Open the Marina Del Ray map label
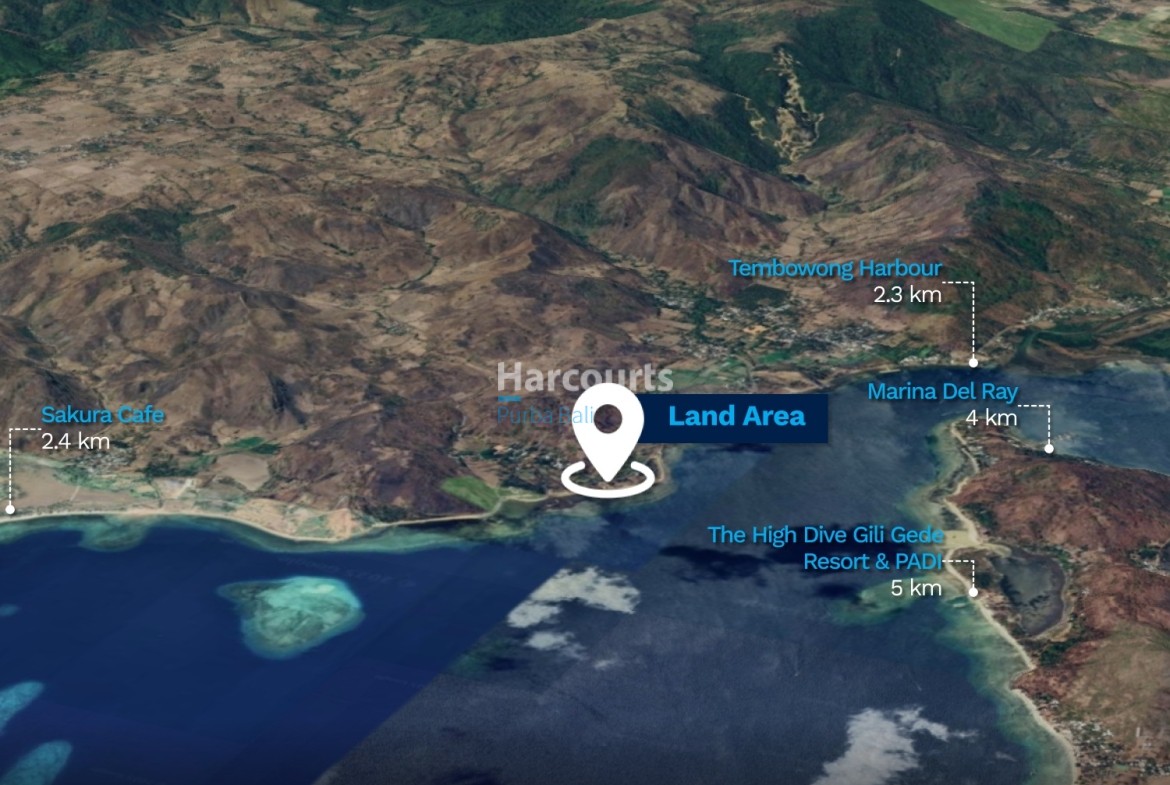Viewport: 1170px width, 785px height. [x=941, y=392]
